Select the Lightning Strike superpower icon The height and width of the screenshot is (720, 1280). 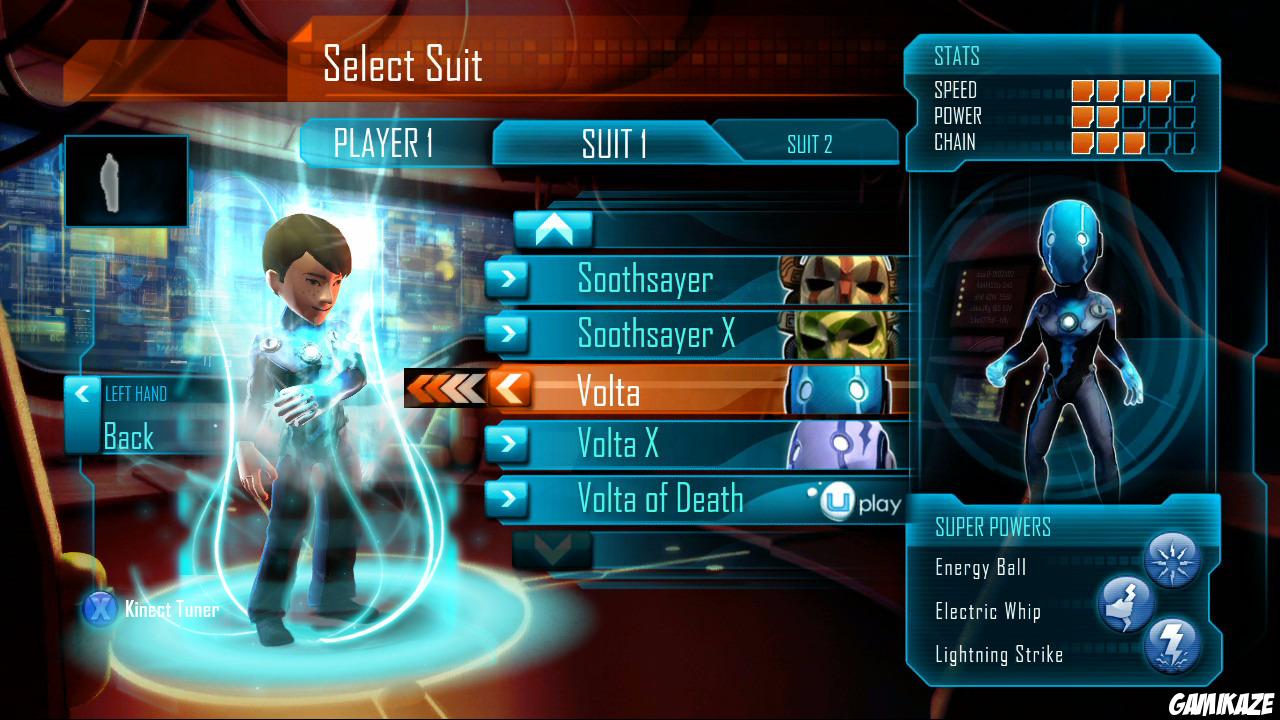click(x=1175, y=645)
